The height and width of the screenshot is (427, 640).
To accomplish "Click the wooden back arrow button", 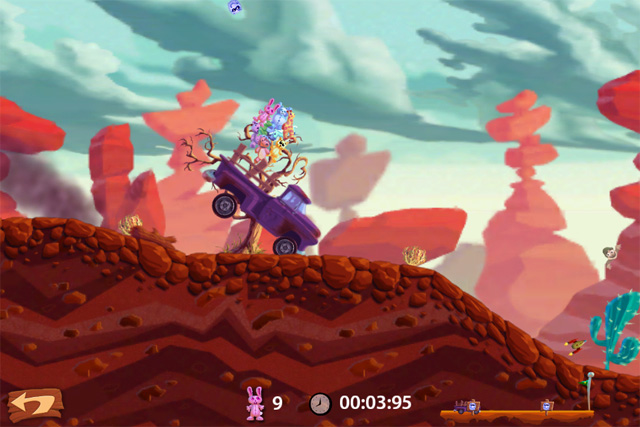I will (34, 404).
